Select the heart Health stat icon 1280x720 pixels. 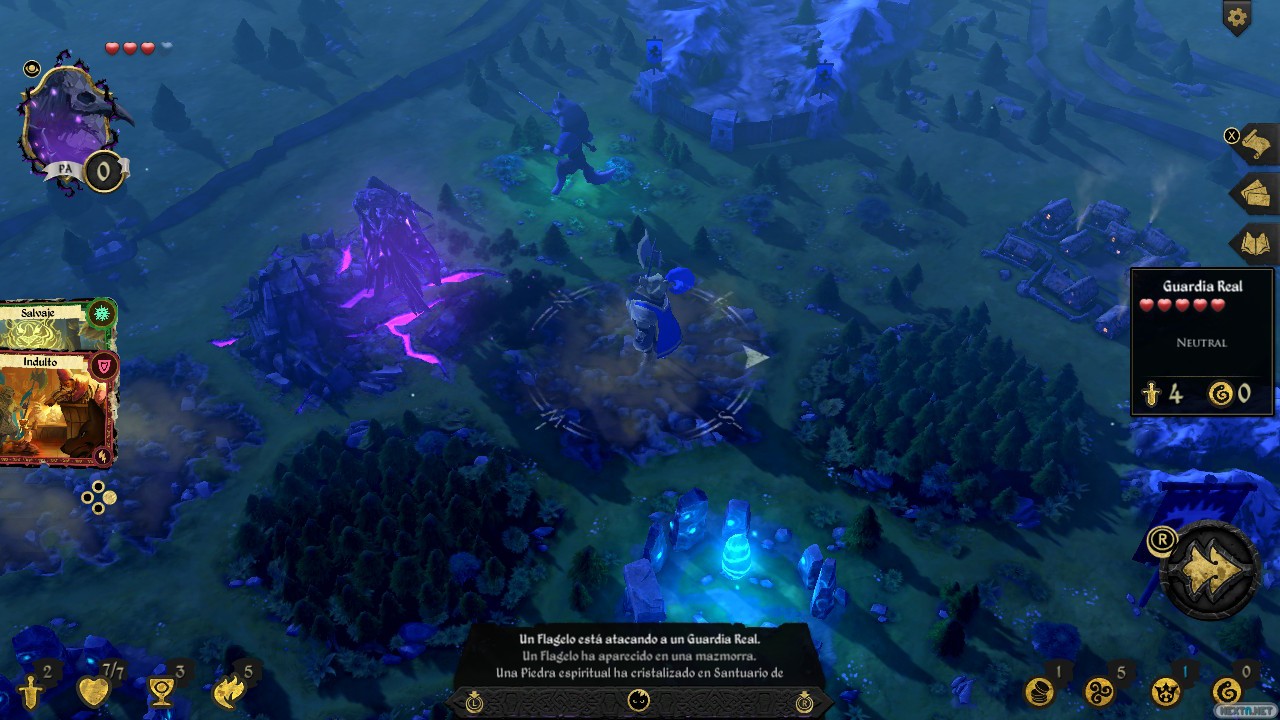(x=93, y=691)
